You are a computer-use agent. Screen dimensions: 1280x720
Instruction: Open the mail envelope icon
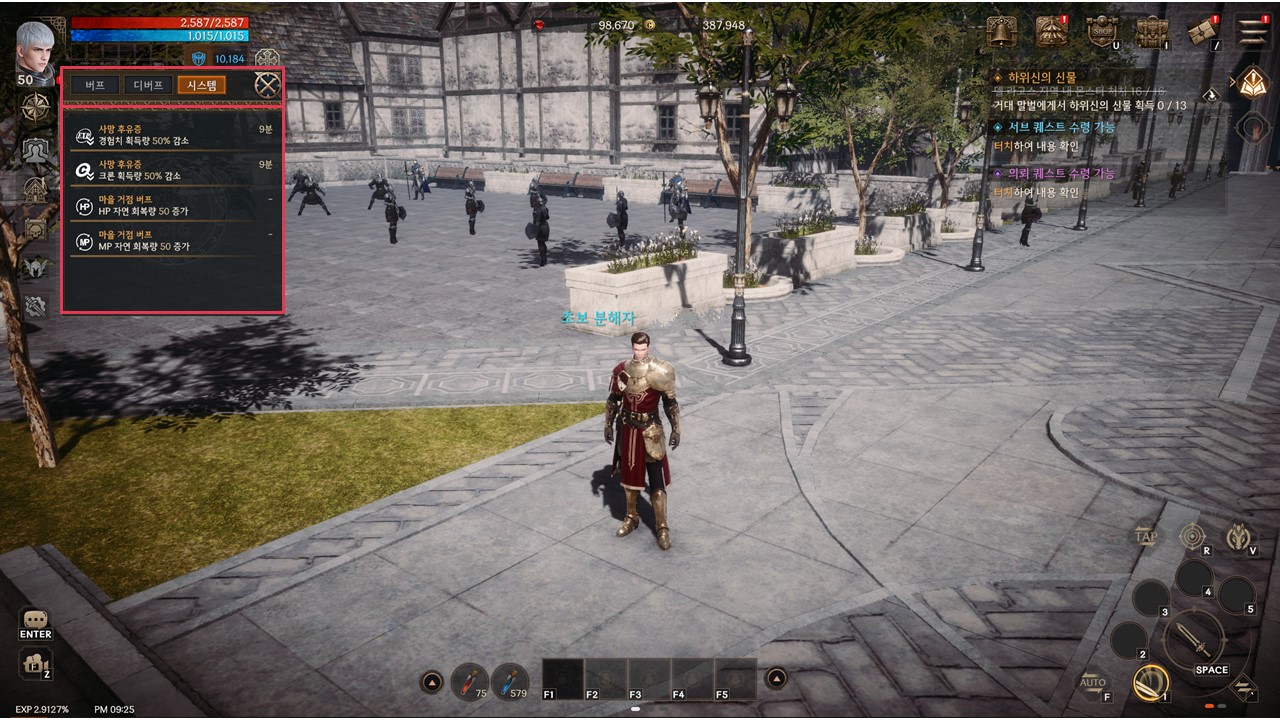click(x=1202, y=32)
